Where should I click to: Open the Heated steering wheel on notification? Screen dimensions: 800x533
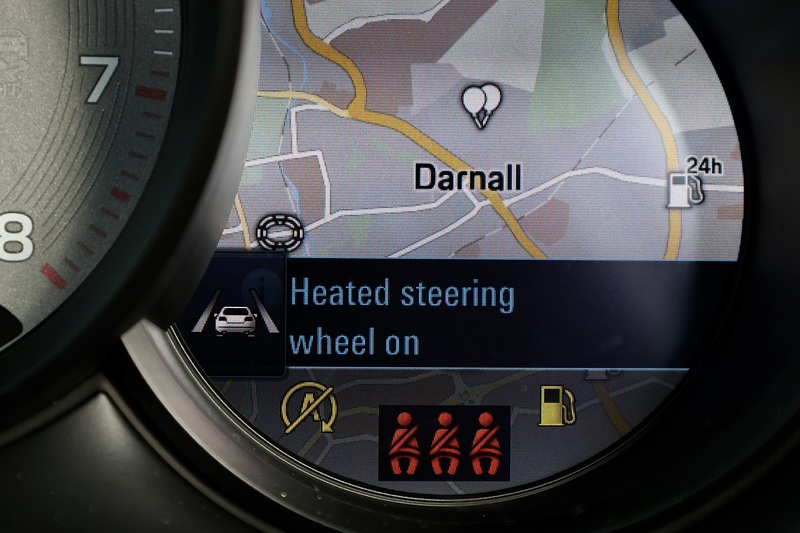(402, 319)
